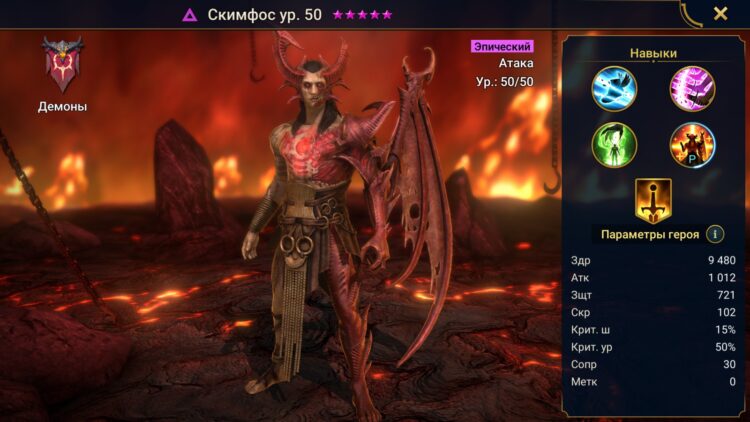Show hero parameter info via the i button
This screenshot has width=750, height=422.
point(715,234)
